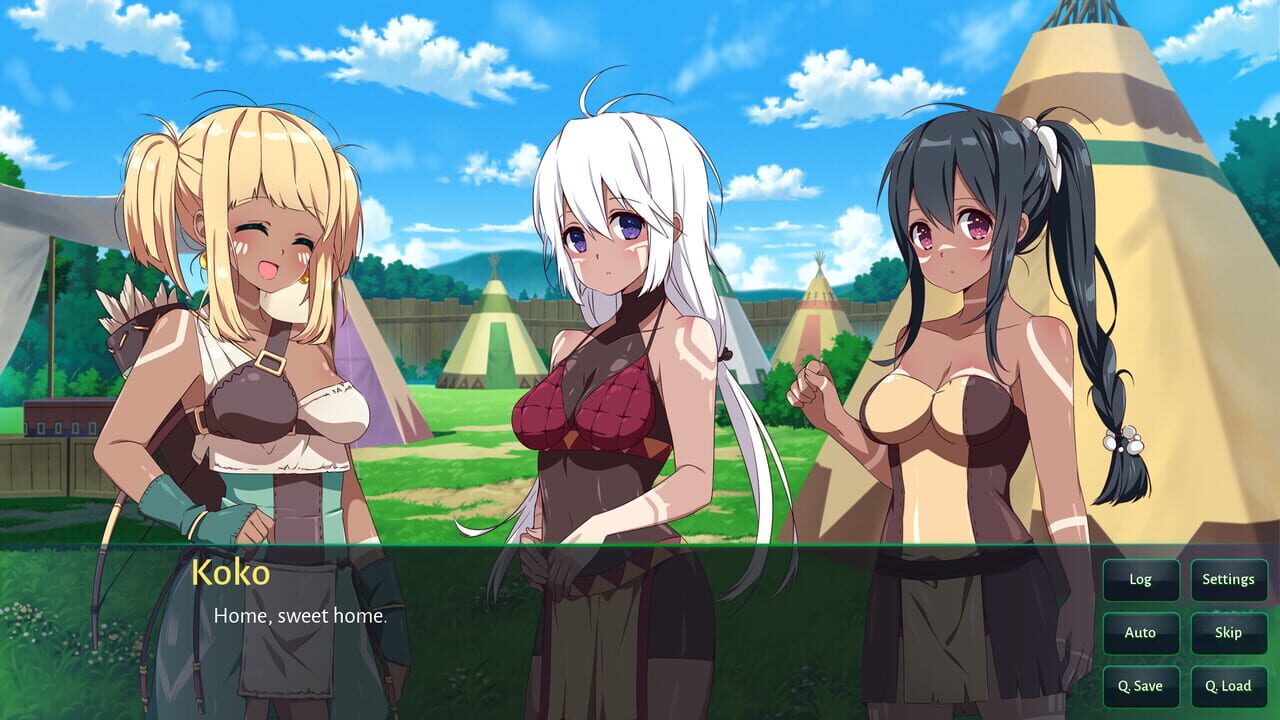Open the Settings menu
1280x720 pixels.
pos(1227,579)
